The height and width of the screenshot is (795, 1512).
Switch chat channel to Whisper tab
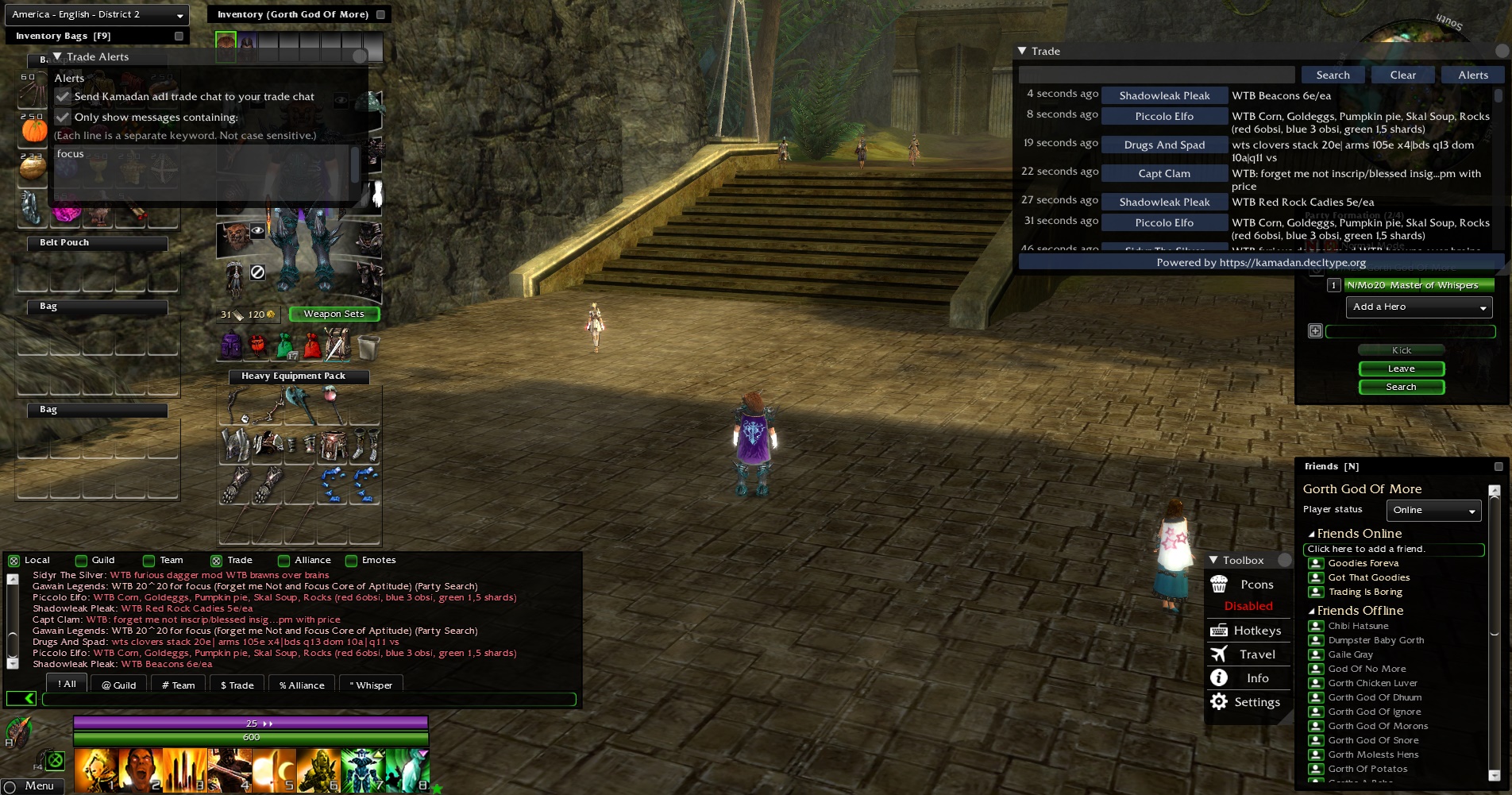tap(371, 685)
